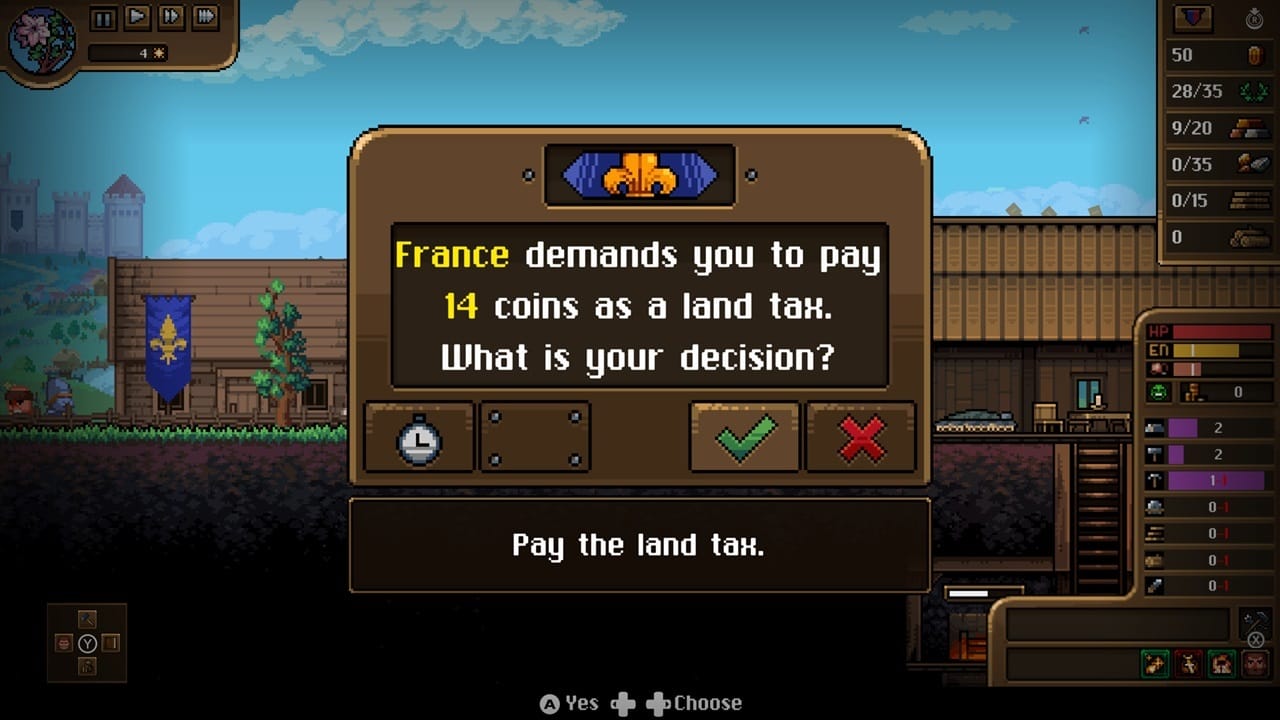
Task: Postpone the decision with the stopwatch button
Action: pyautogui.click(x=419, y=437)
